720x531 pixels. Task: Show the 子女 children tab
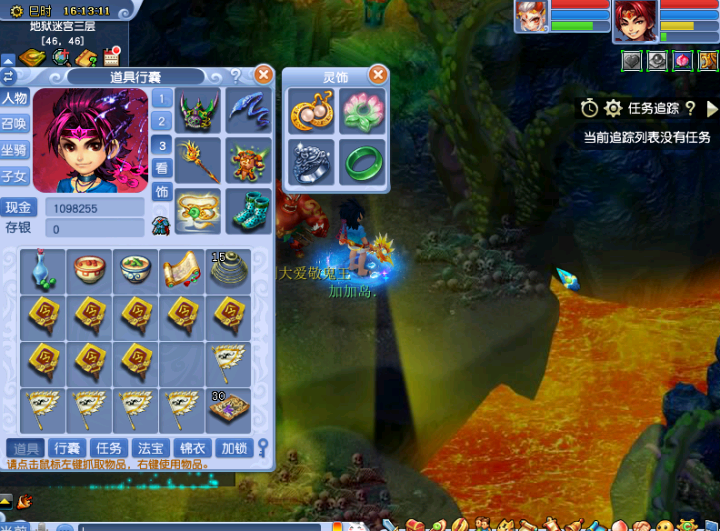(14, 176)
